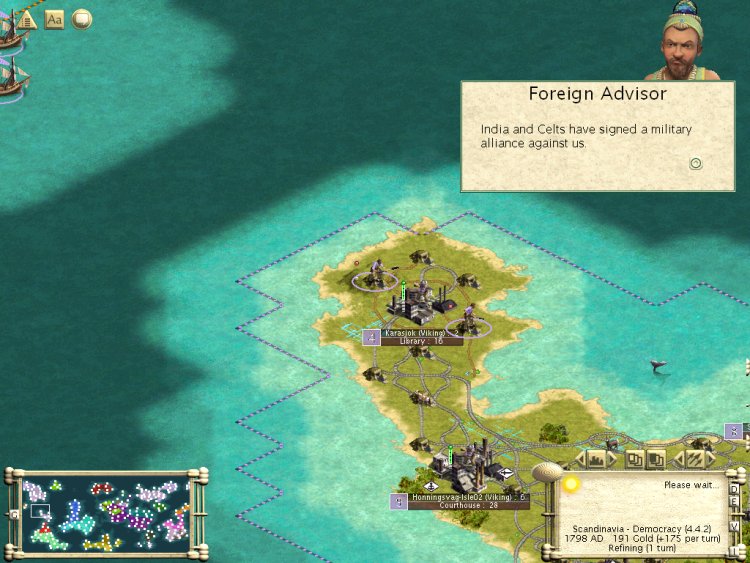Click the "D" button on the info box
The image size is (750, 563).
(734, 489)
